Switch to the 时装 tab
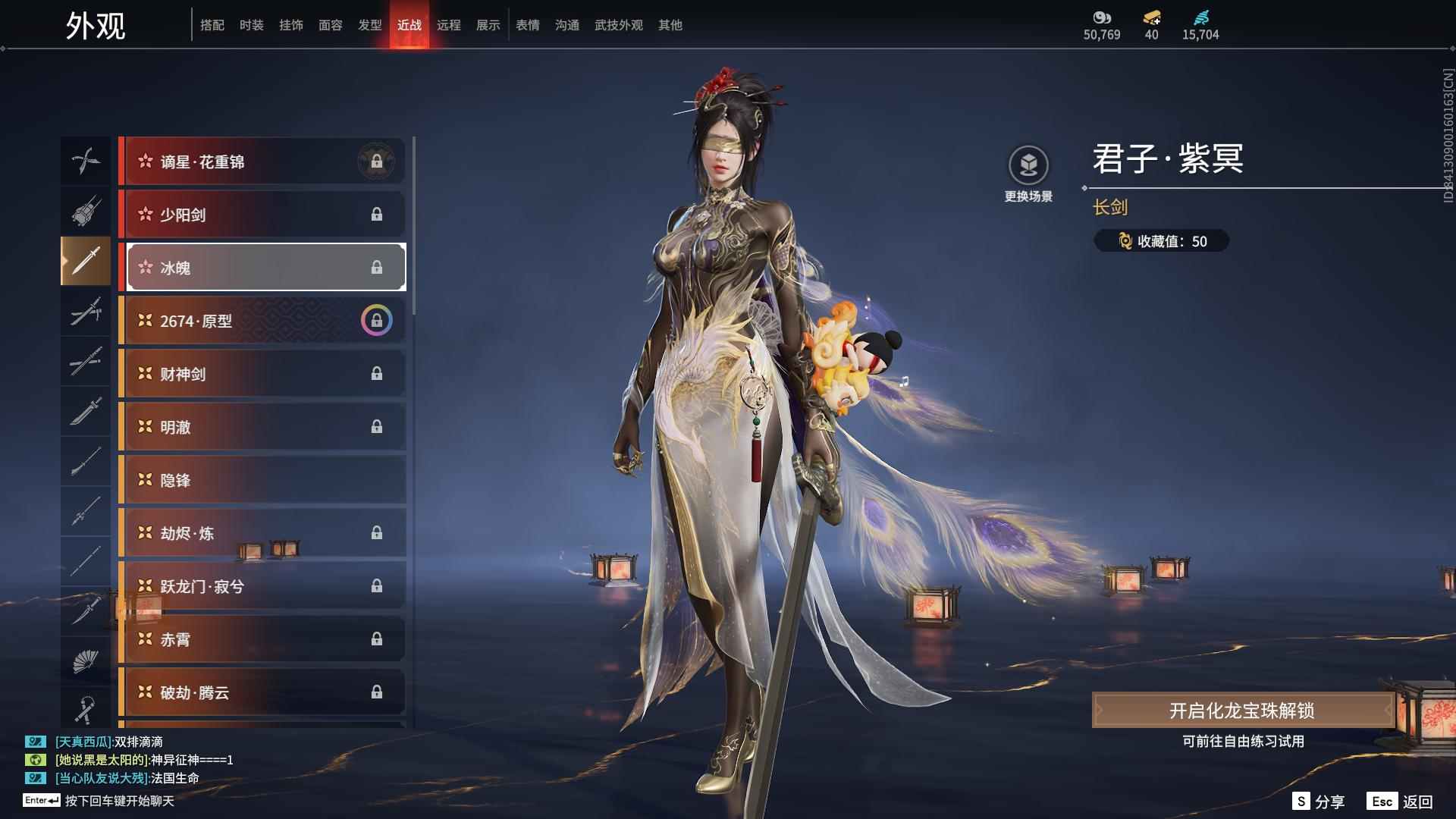 point(251,24)
